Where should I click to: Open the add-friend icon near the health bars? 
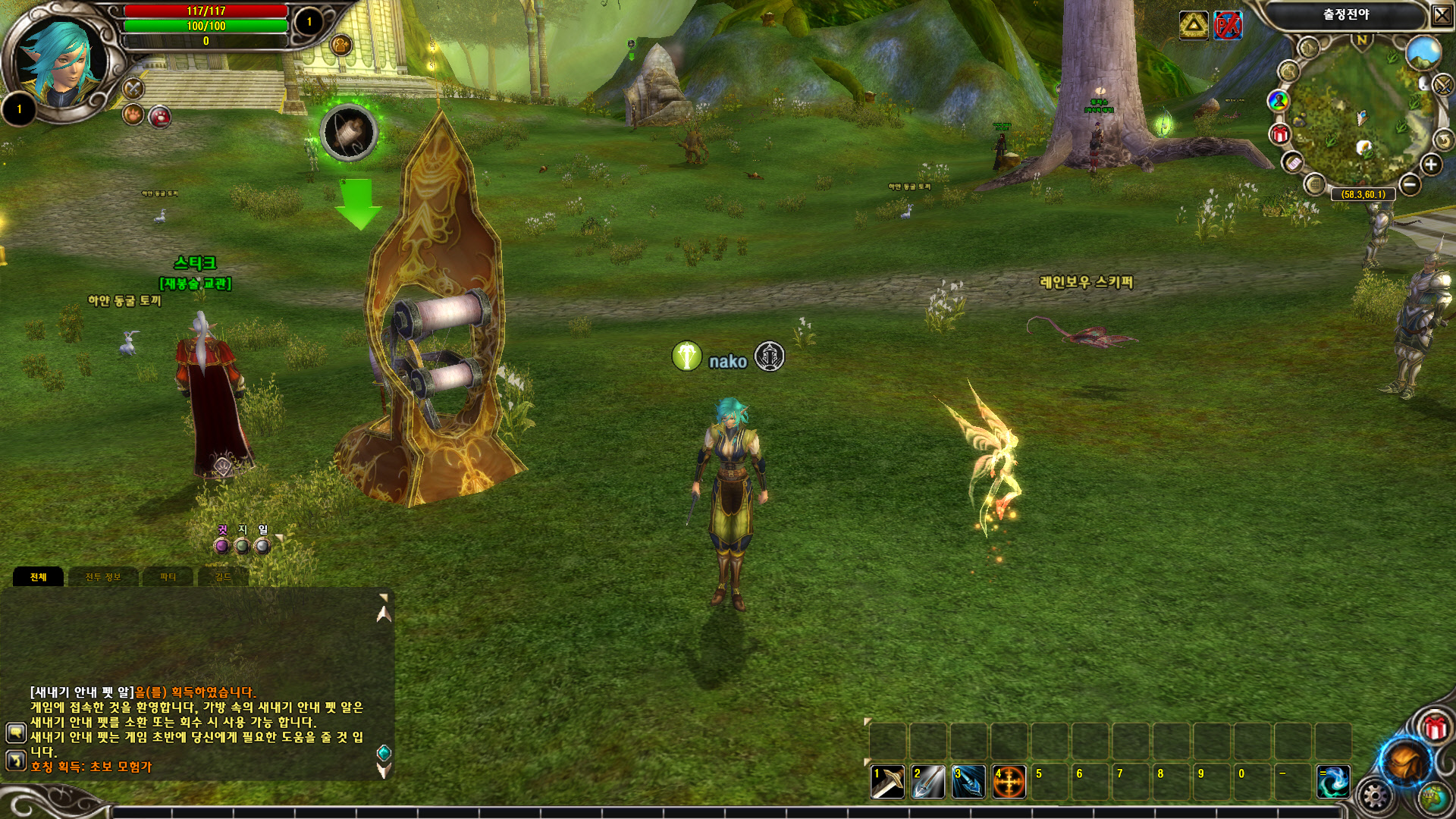[x=341, y=45]
